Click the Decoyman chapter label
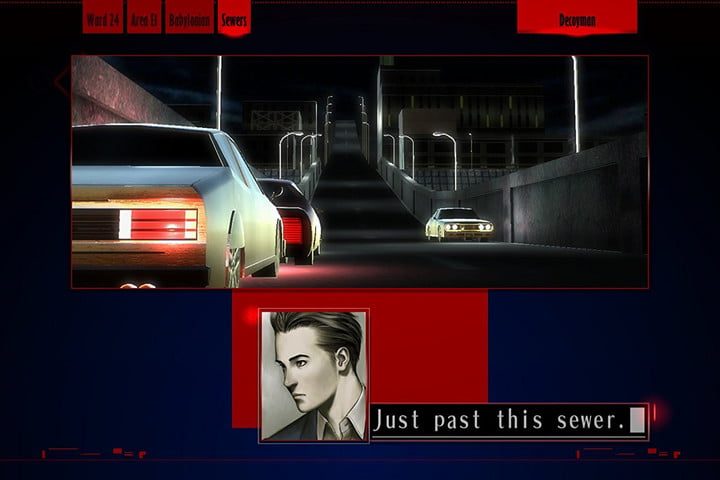This screenshot has height=480, width=720. [577, 18]
